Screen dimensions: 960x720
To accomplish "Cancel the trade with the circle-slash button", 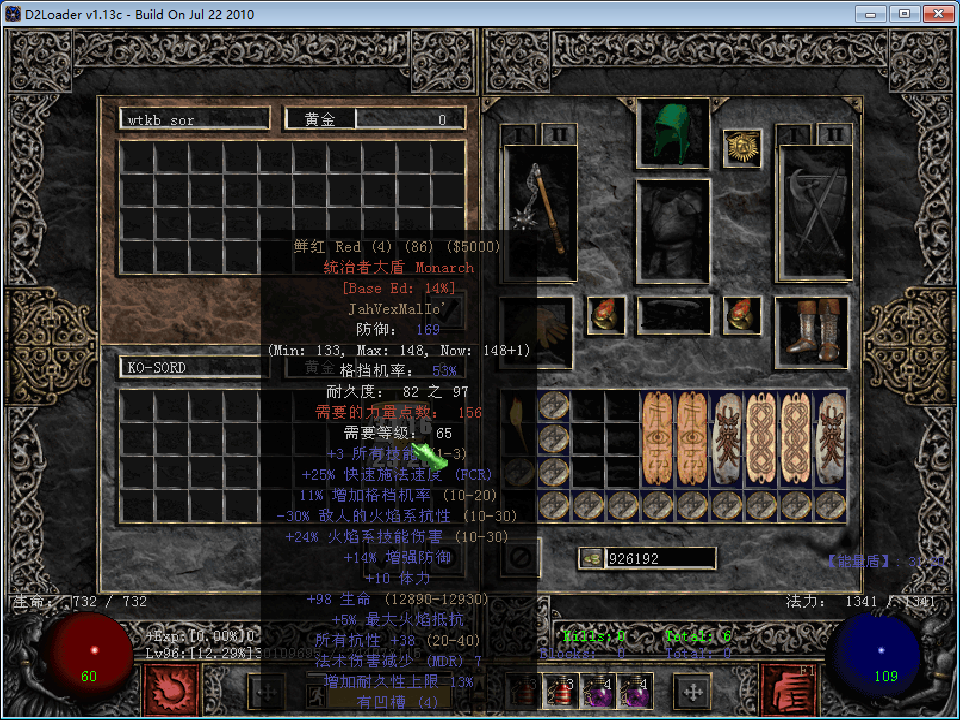I will (x=521, y=556).
